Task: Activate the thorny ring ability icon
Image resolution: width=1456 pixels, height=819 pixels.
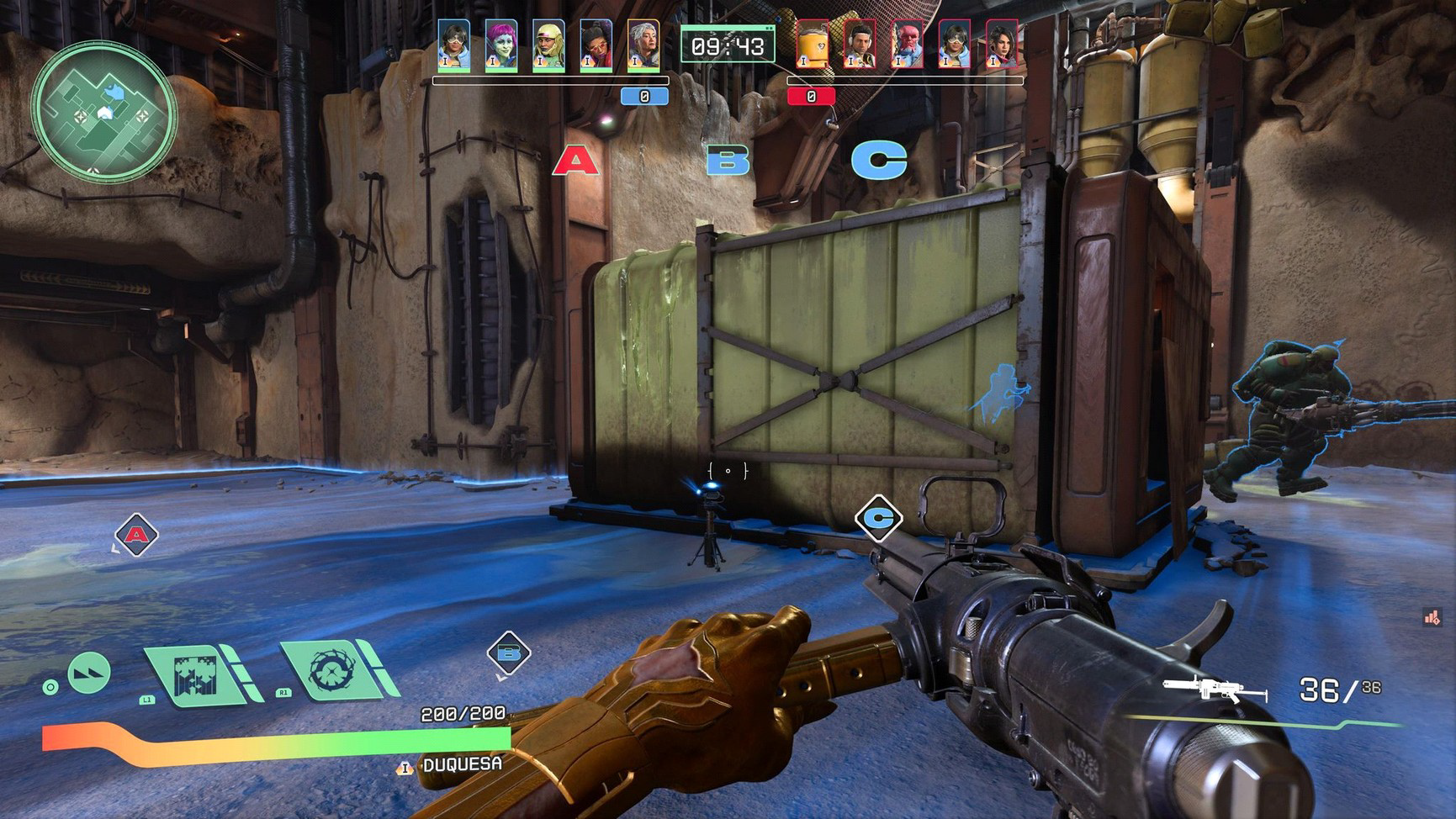Action: pyautogui.click(x=333, y=669)
